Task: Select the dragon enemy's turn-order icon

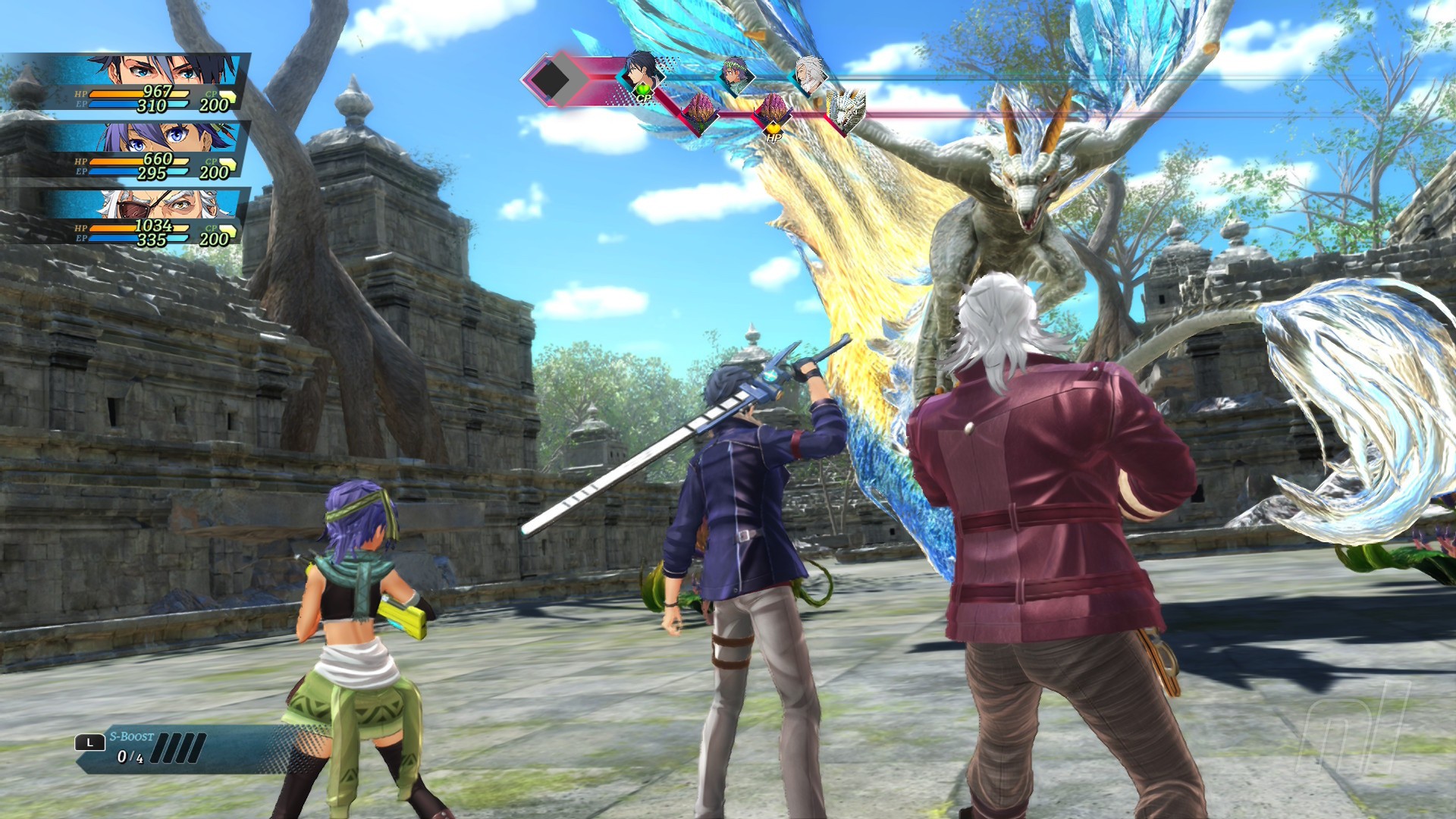Action: coord(846,111)
